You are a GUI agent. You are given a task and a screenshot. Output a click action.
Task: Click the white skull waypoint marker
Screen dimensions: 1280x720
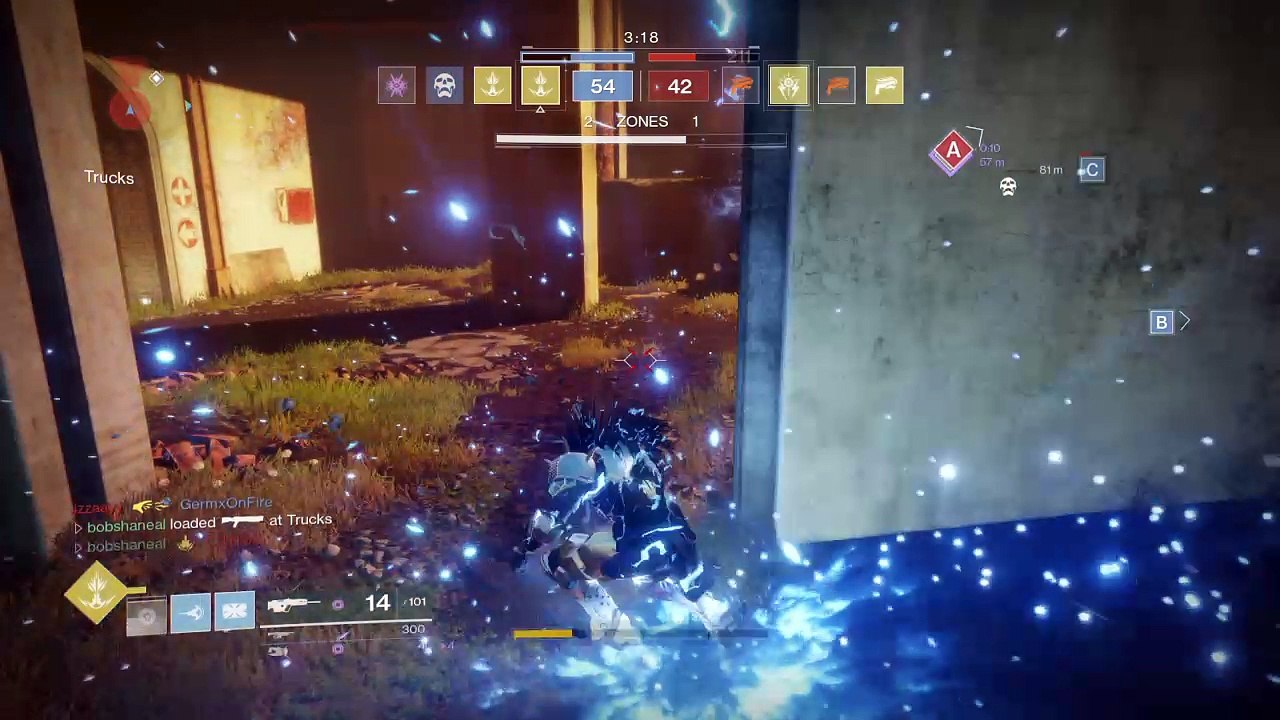click(1008, 187)
